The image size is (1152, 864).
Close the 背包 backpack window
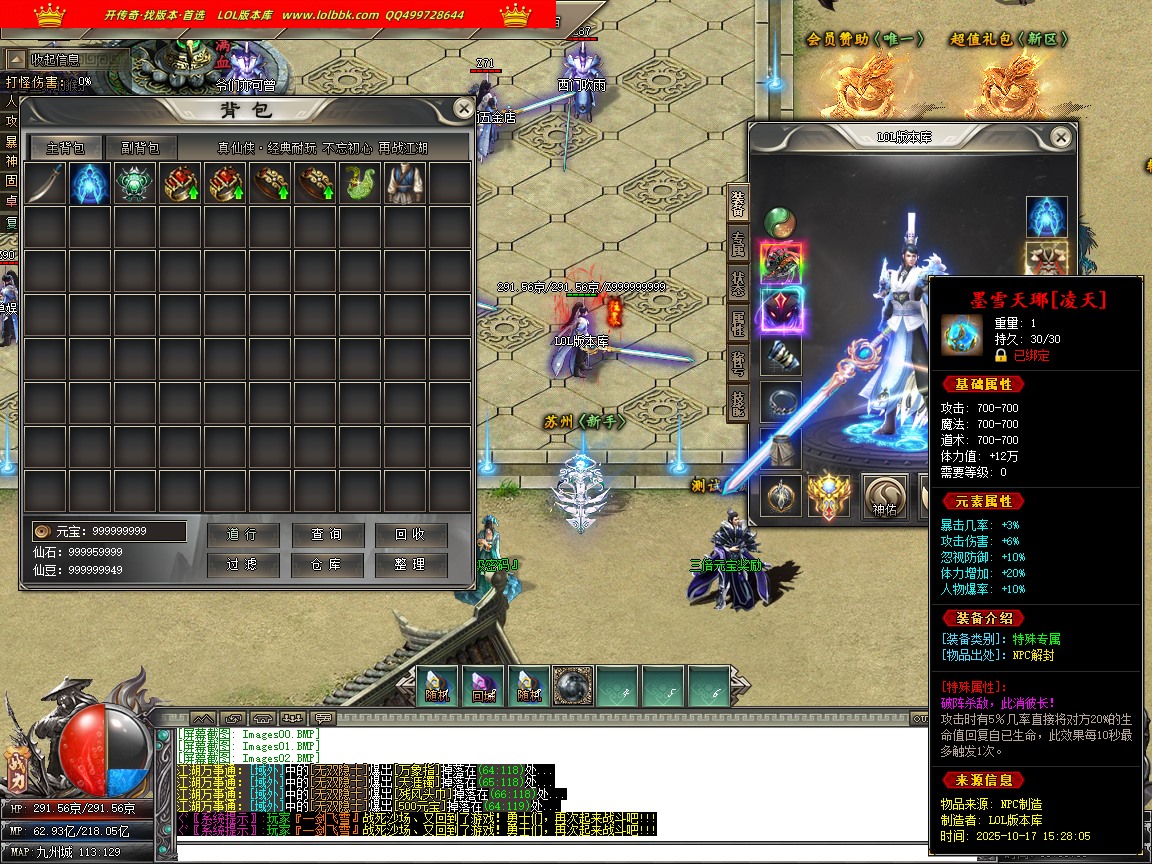point(463,109)
